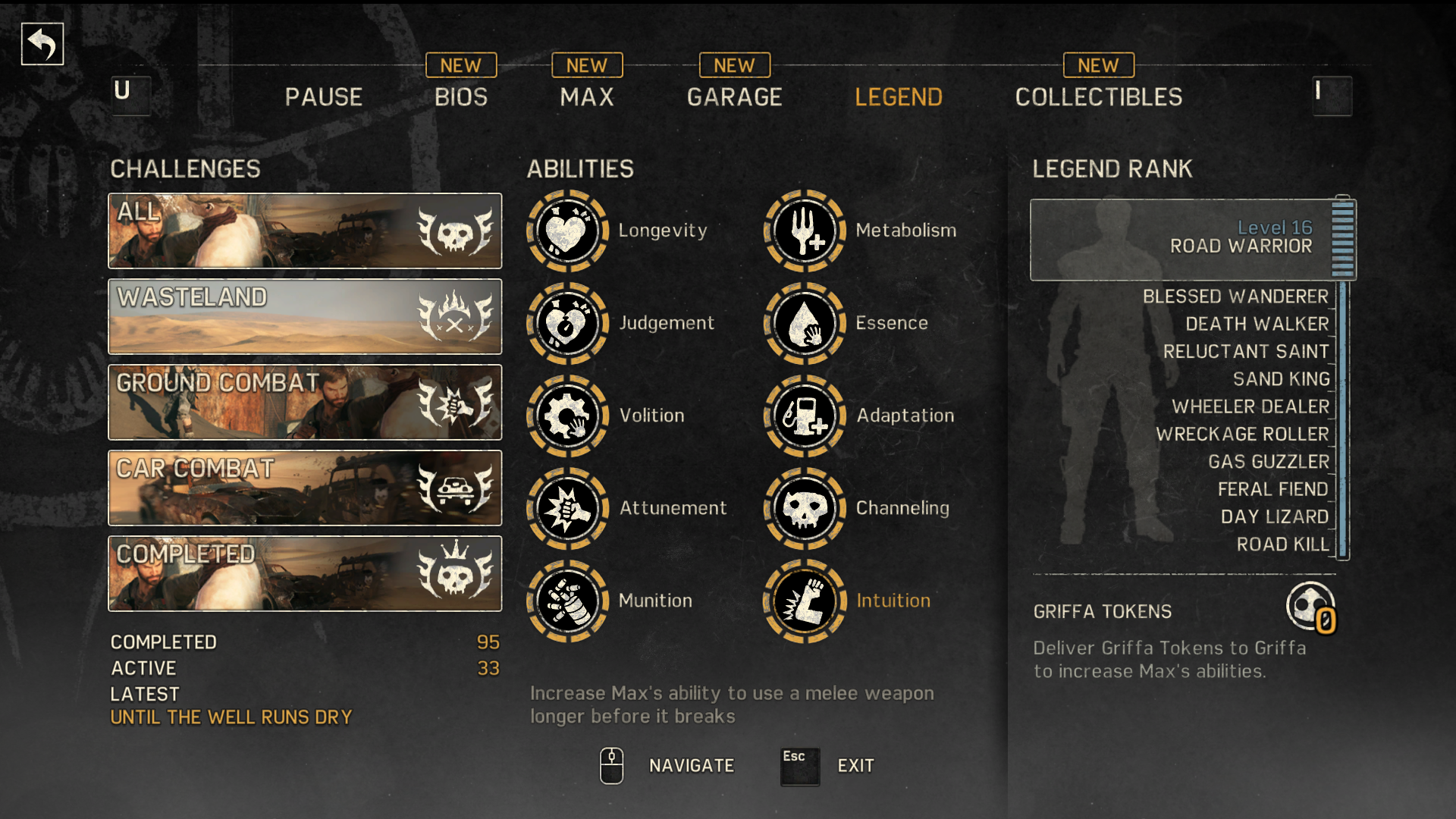
Task: Switch to the PAUSE tab
Action: point(324,97)
